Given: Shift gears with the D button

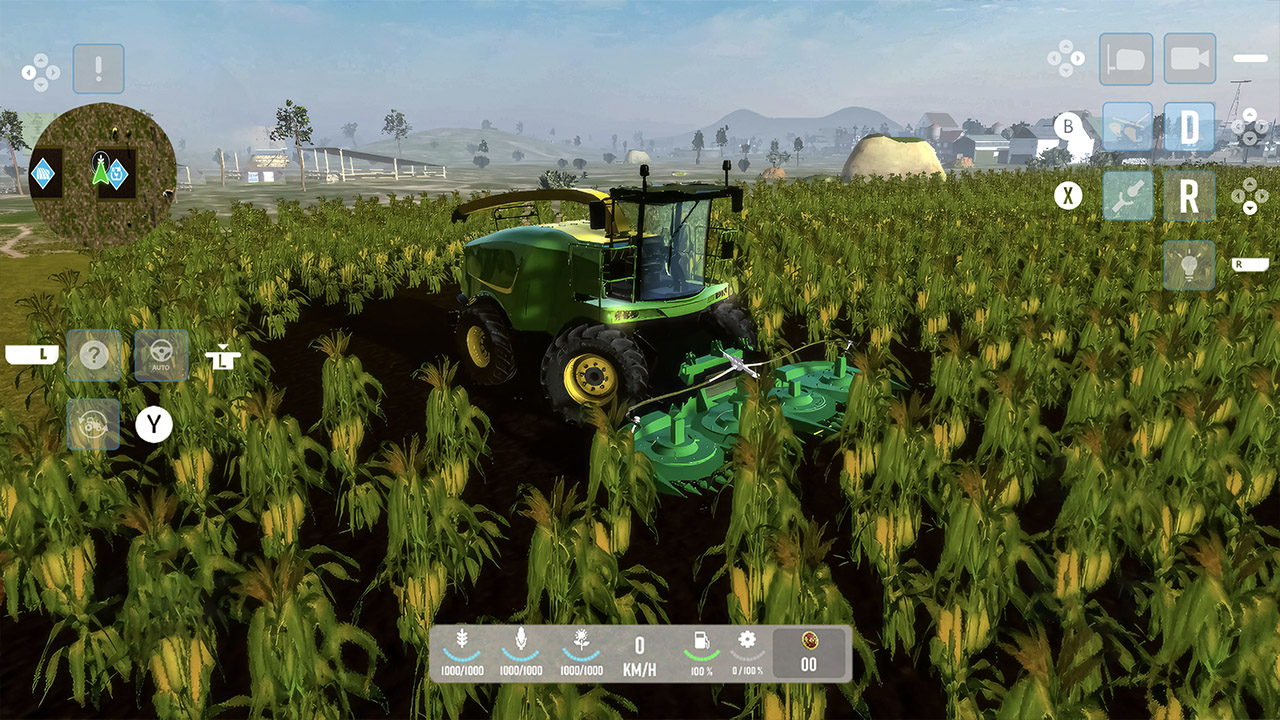Looking at the screenshot, I should (x=1190, y=129).
